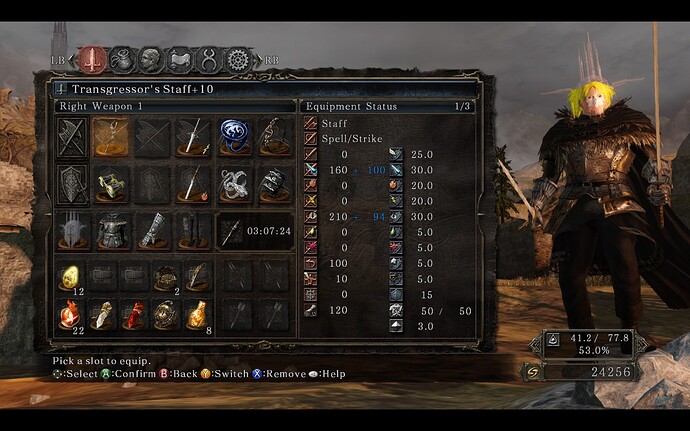Select the chest armor slot
690x431 pixels.
click(112, 230)
